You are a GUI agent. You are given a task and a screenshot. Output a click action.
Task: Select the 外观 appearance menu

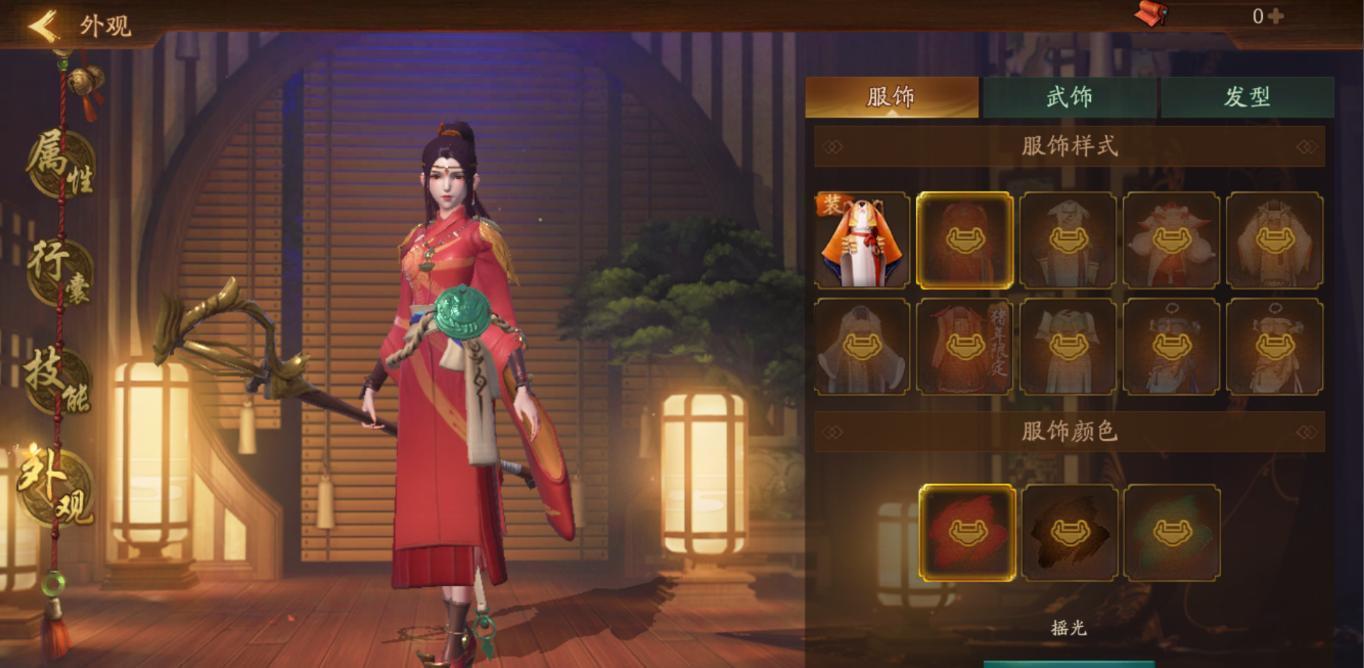click(58, 486)
